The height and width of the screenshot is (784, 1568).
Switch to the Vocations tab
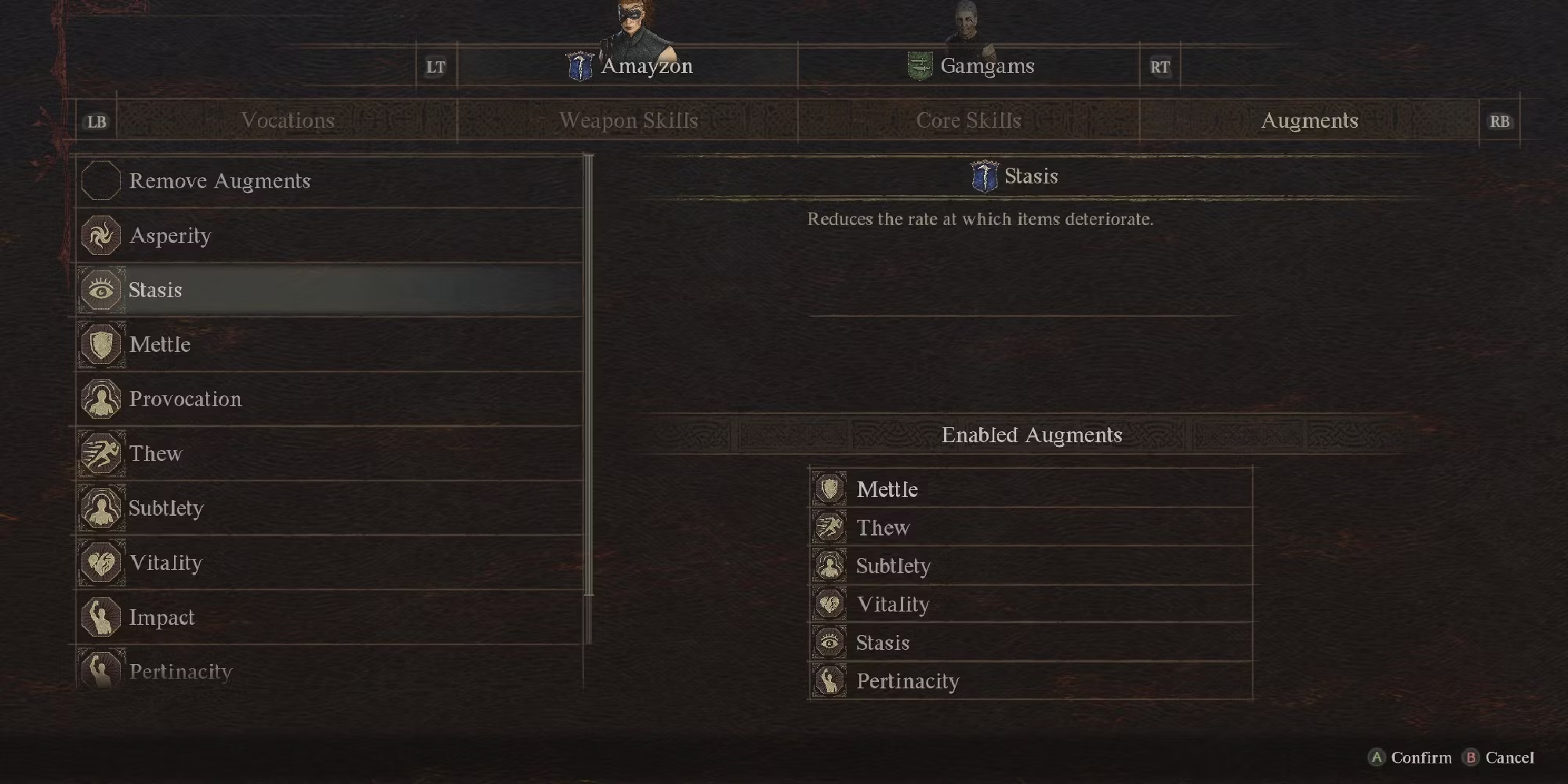coord(288,121)
